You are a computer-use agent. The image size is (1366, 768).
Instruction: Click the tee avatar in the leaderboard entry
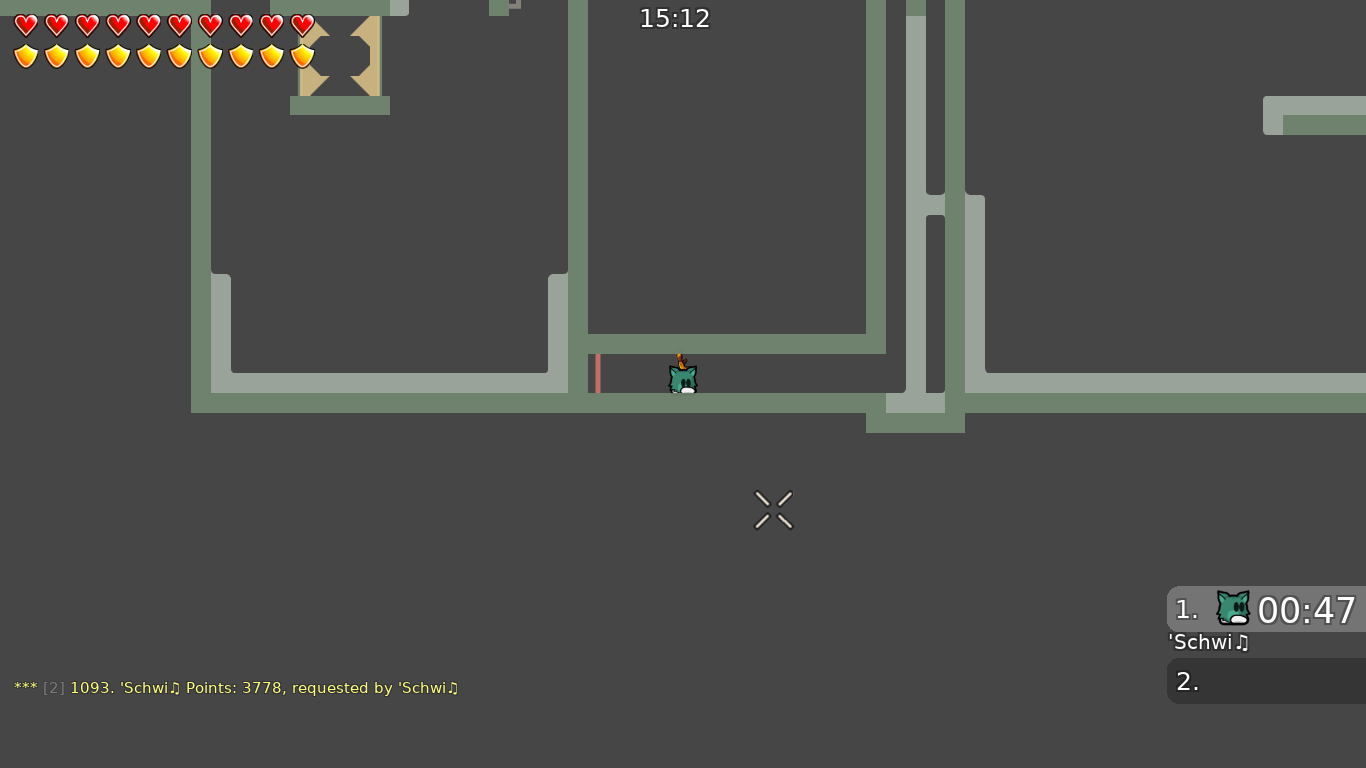1232,607
